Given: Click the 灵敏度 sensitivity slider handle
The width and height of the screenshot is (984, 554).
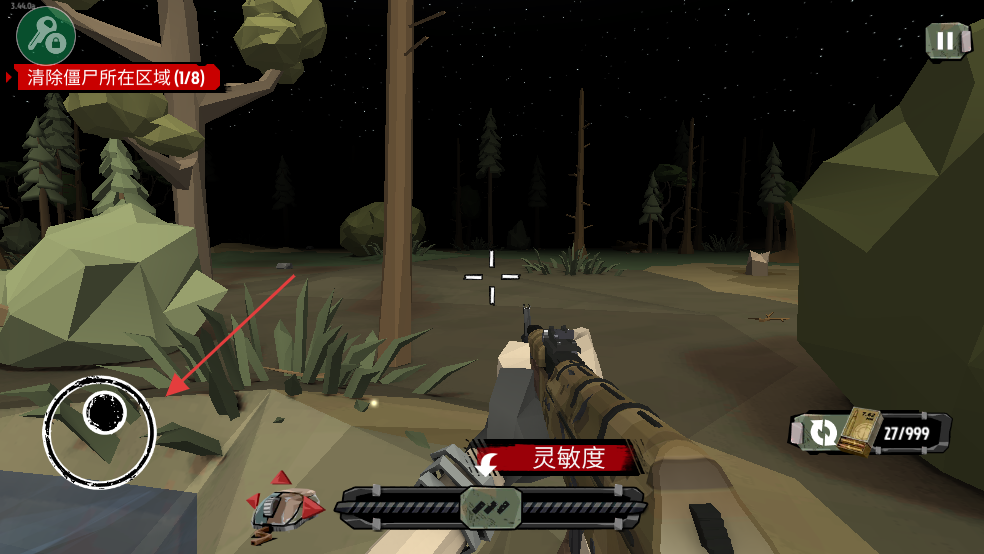Looking at the screenshot, I should (x=491, y=506).
